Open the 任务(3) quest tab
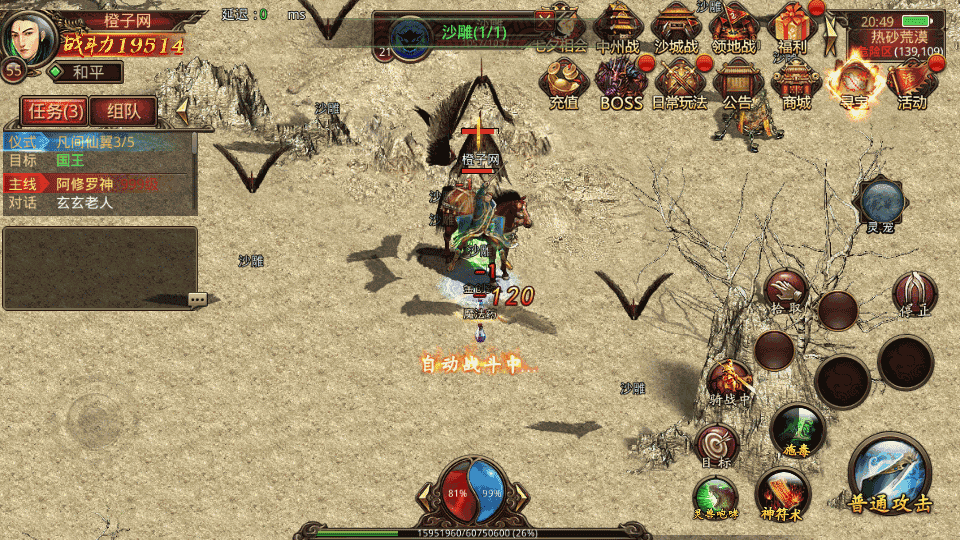Screen dimensions: 960x540 click(x=53, y=112)
